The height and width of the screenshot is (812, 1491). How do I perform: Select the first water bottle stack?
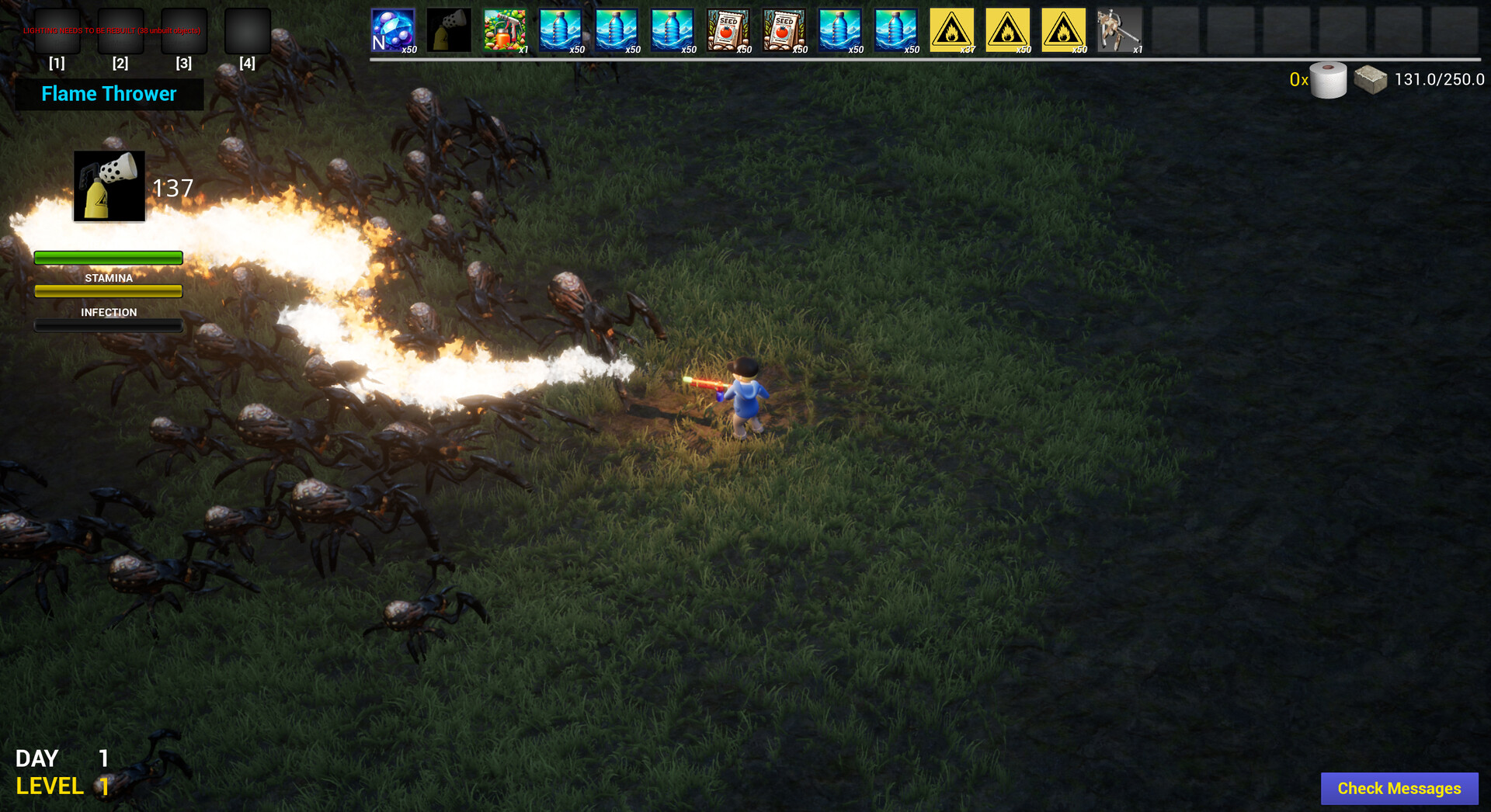point(561,29)
